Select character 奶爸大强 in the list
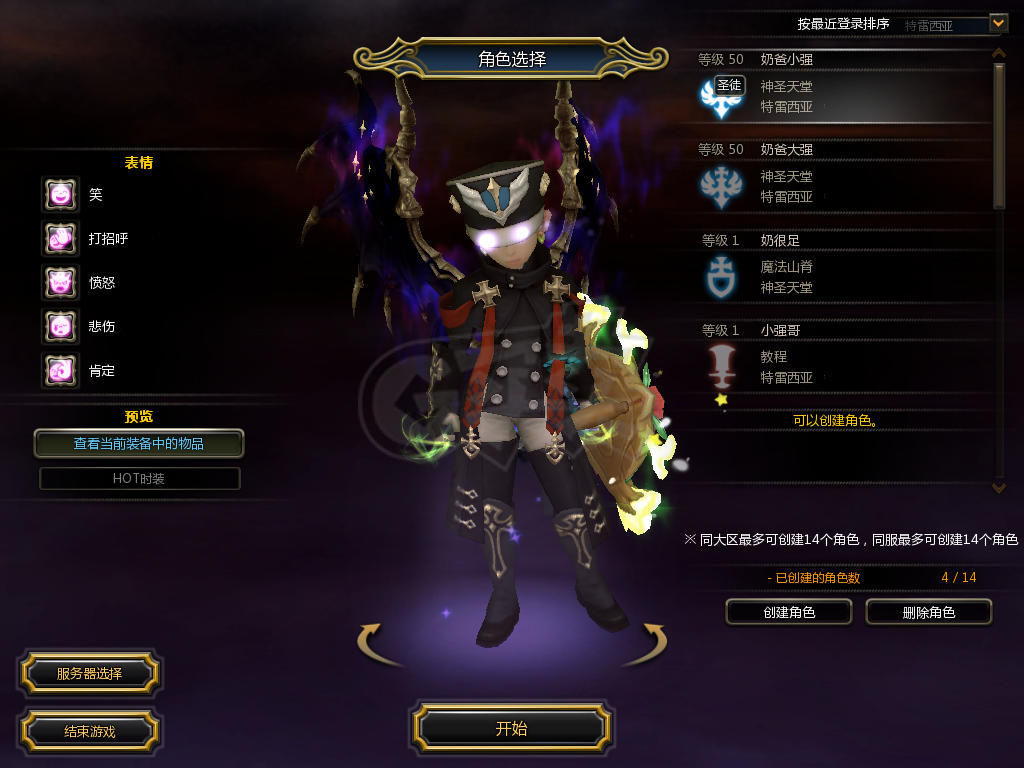Viewport: 1024px width, 768px height. coord(840,177)
